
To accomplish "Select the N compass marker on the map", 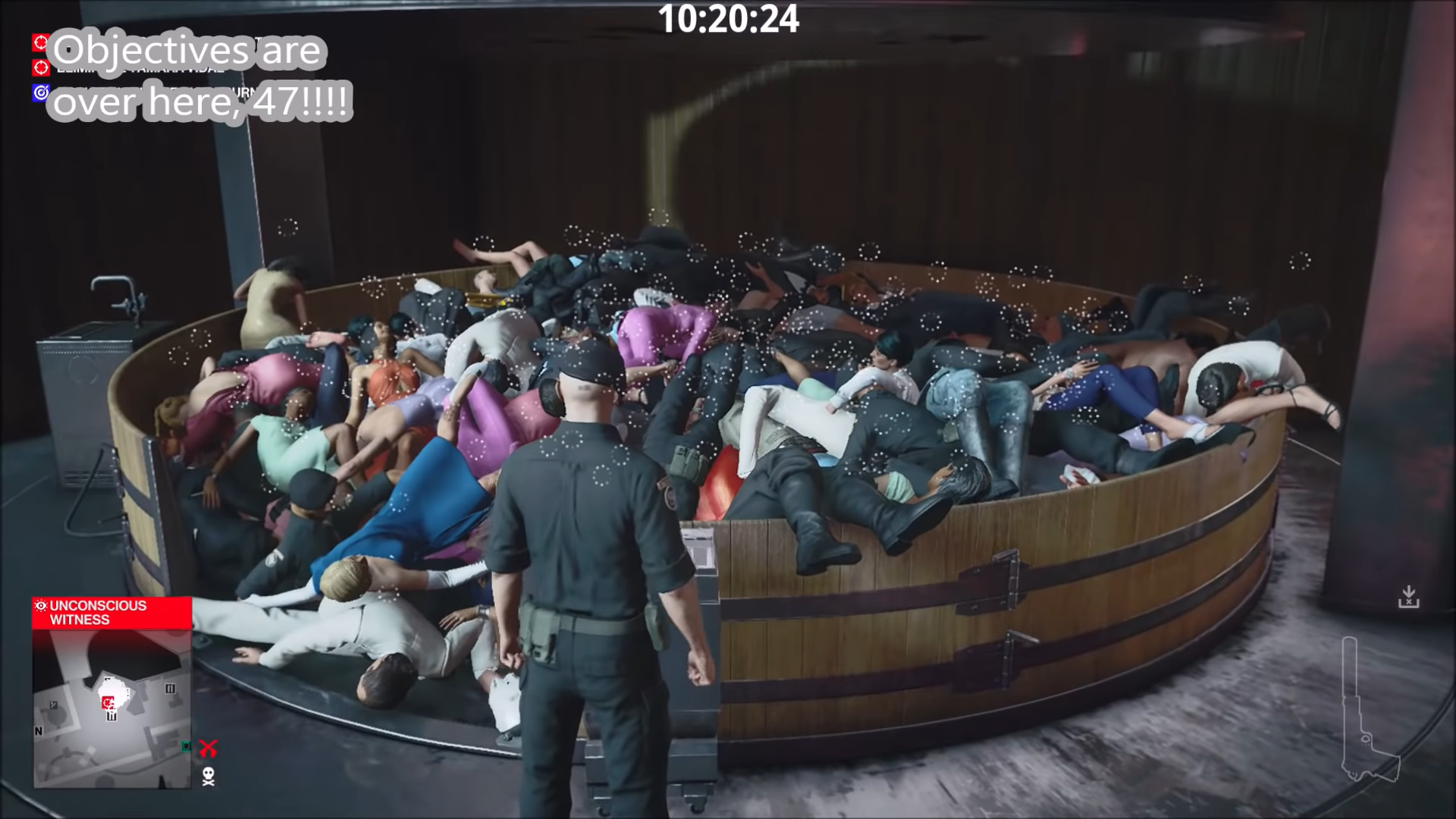I will pos(38,731).
